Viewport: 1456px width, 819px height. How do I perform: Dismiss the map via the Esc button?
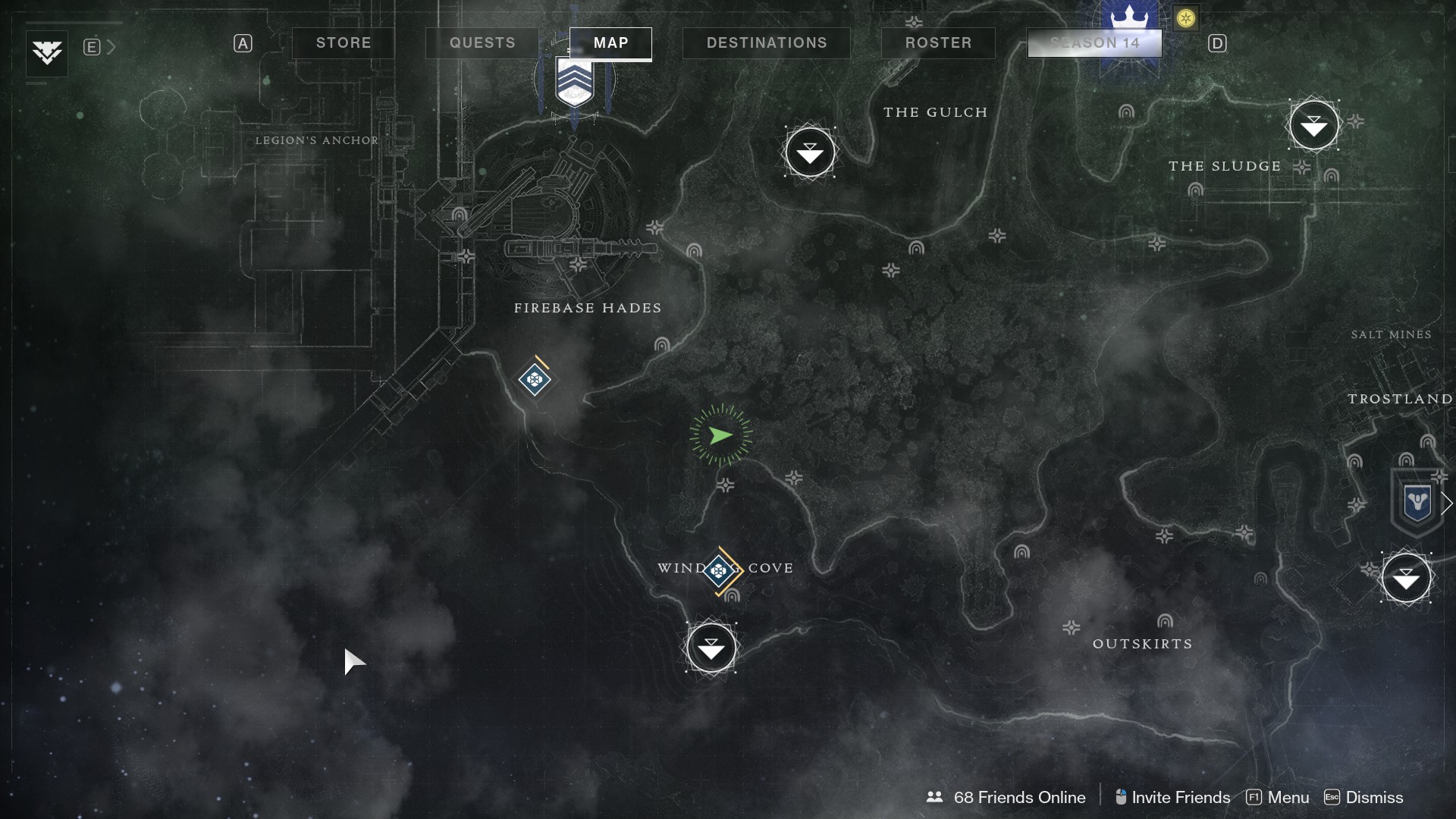click(x=1332, y=797)
